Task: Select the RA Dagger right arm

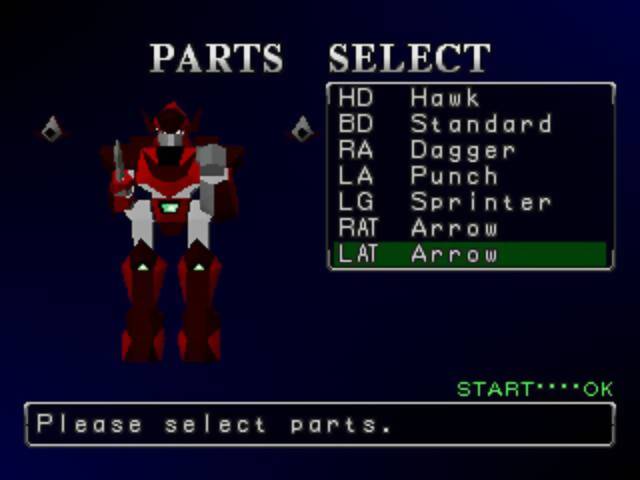Action: pos(470,150)
